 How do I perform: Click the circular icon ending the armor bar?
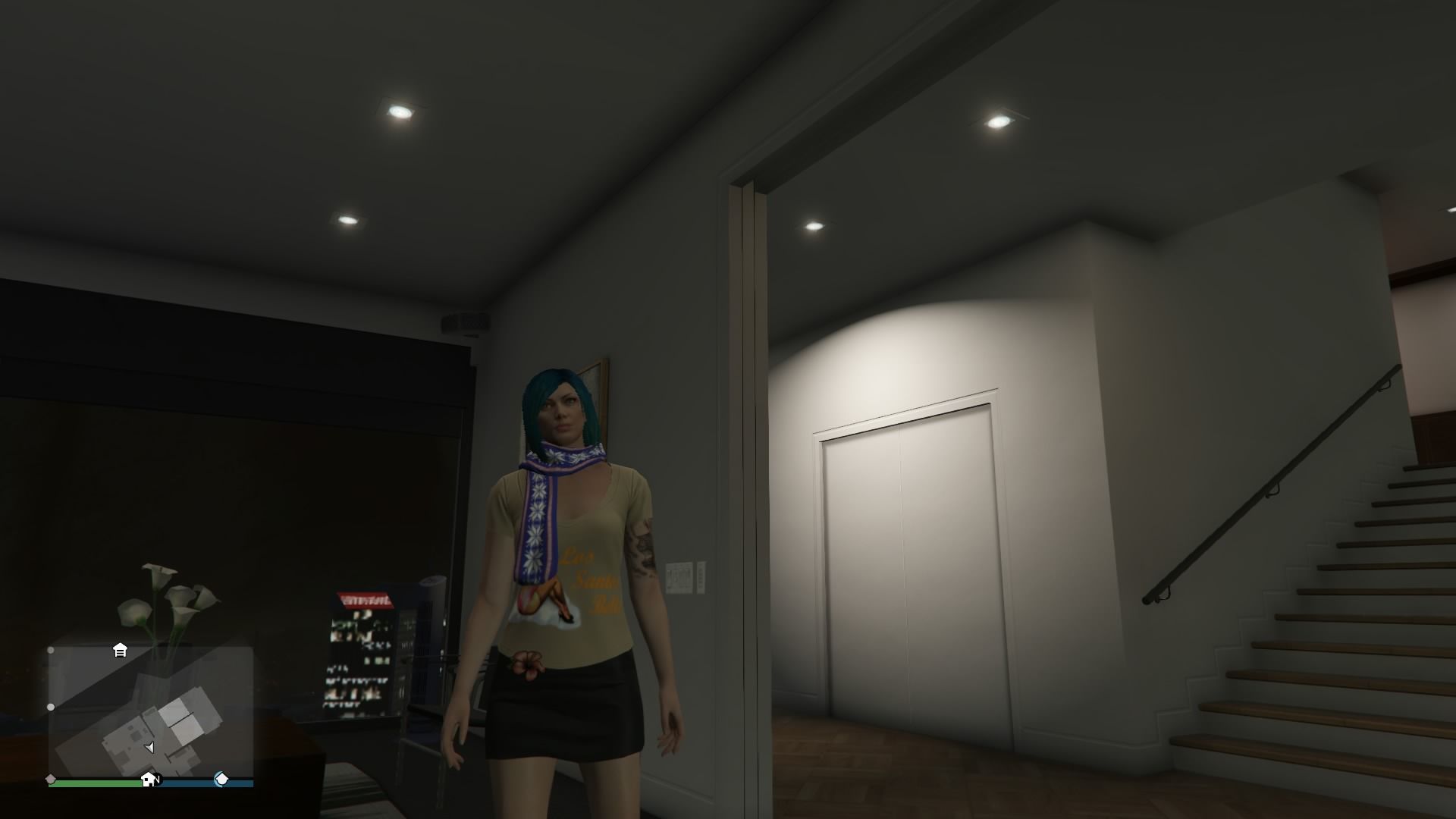[221, 778]
